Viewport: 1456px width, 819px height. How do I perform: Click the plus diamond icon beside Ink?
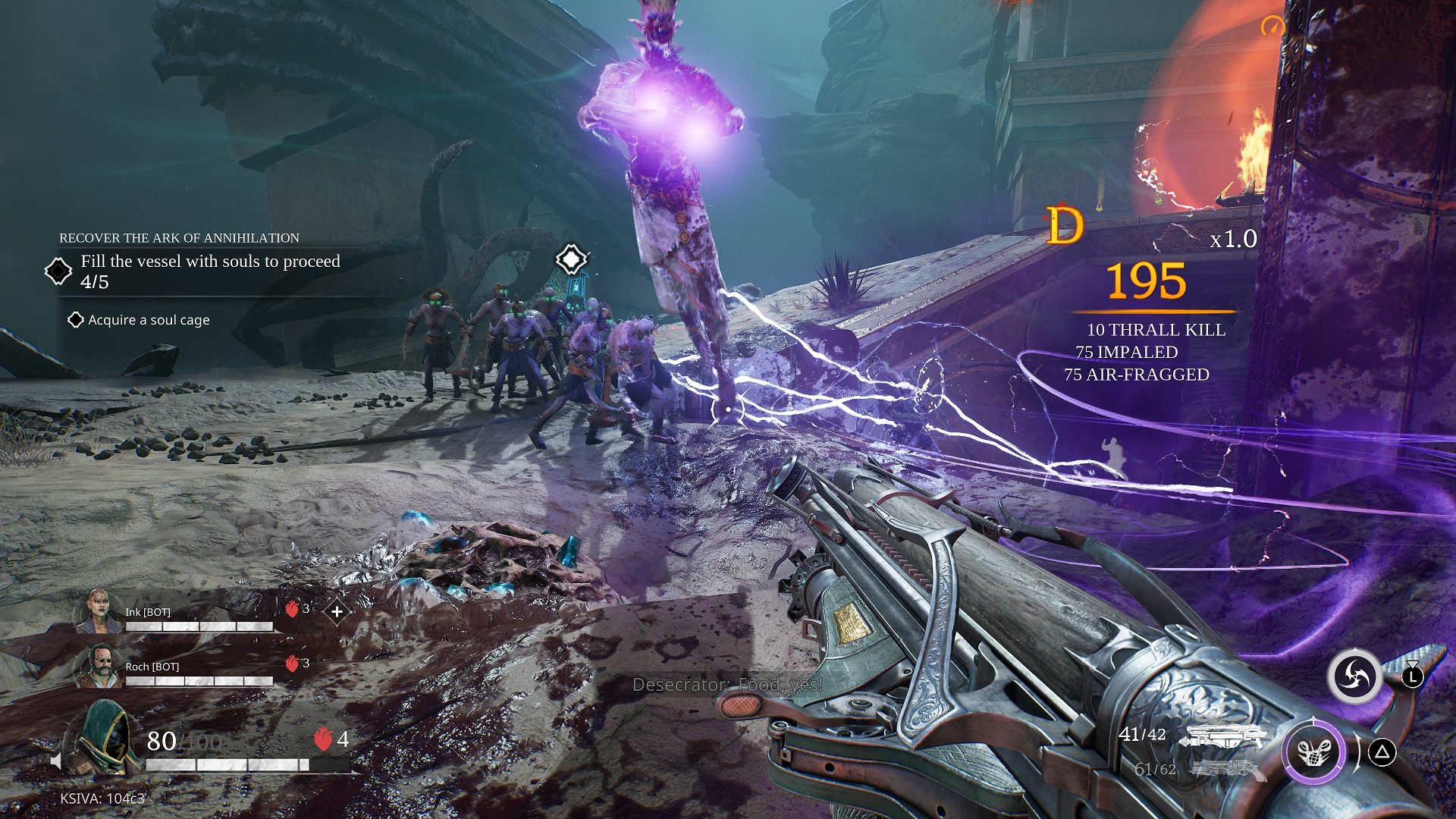coord(337,610)
